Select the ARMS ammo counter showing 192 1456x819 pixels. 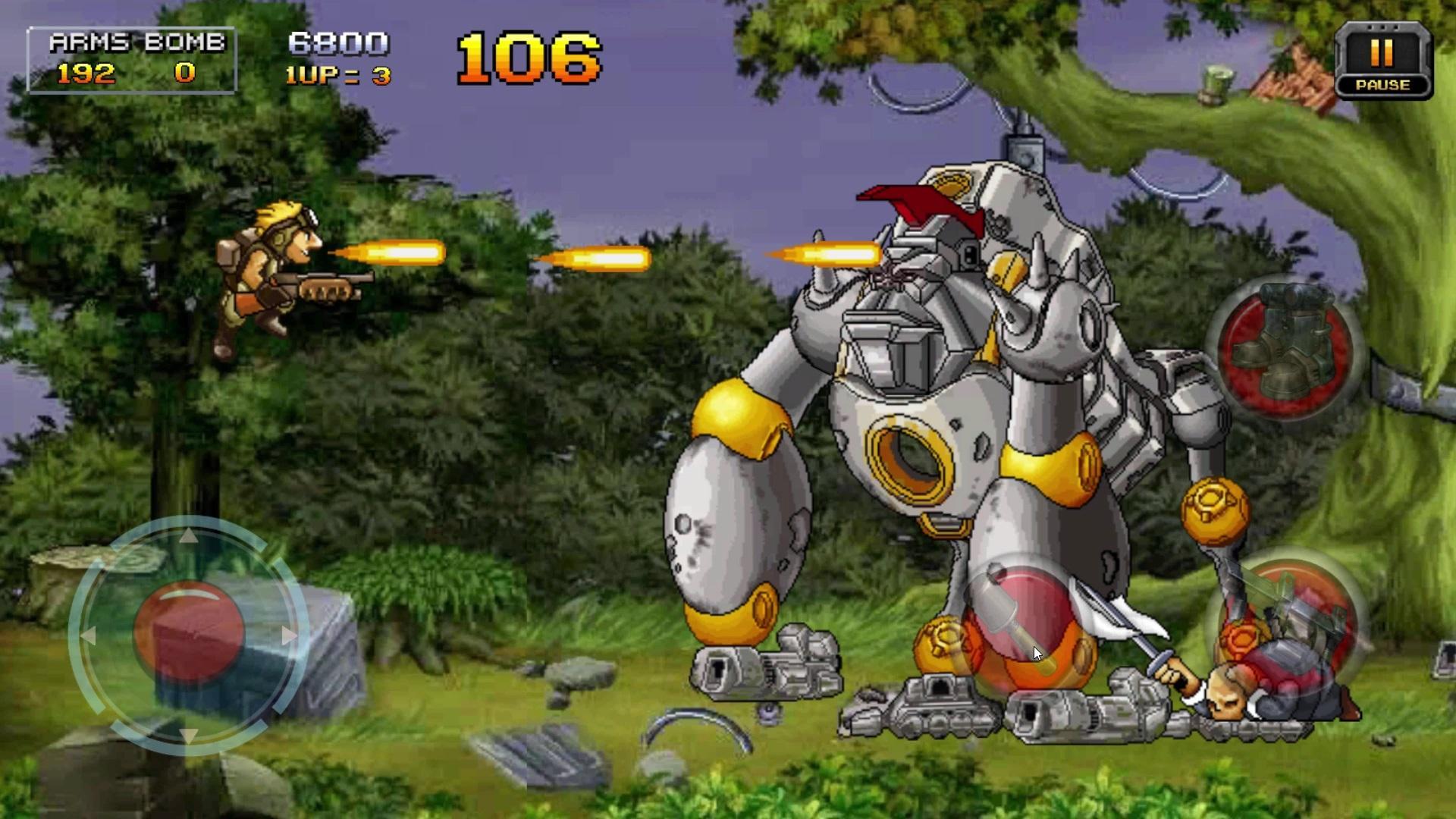tap(86, 74)
